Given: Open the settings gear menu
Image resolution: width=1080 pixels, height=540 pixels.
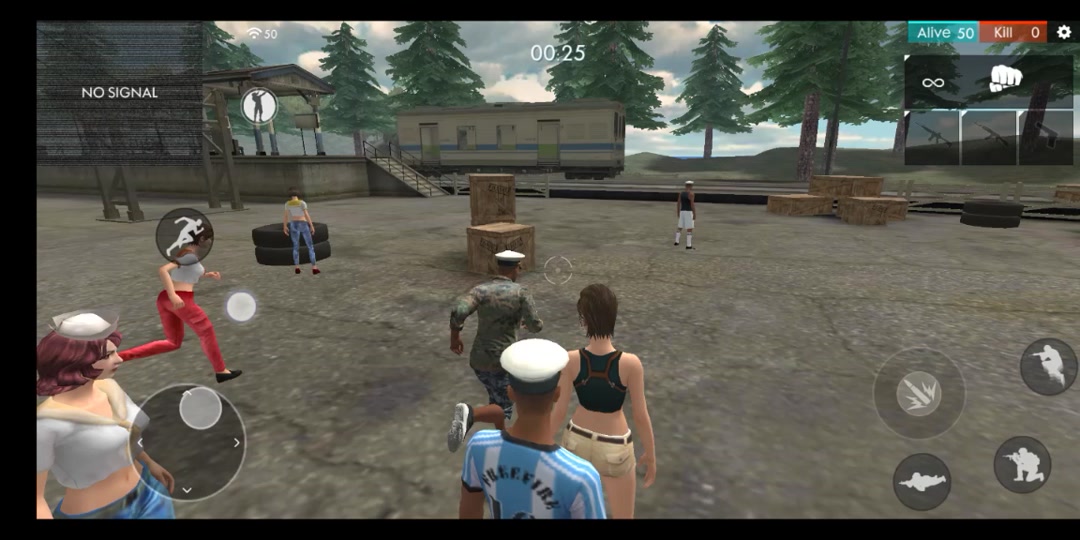Looking at the screenshot, I should pyautogui.click(x=1063, y=32).
